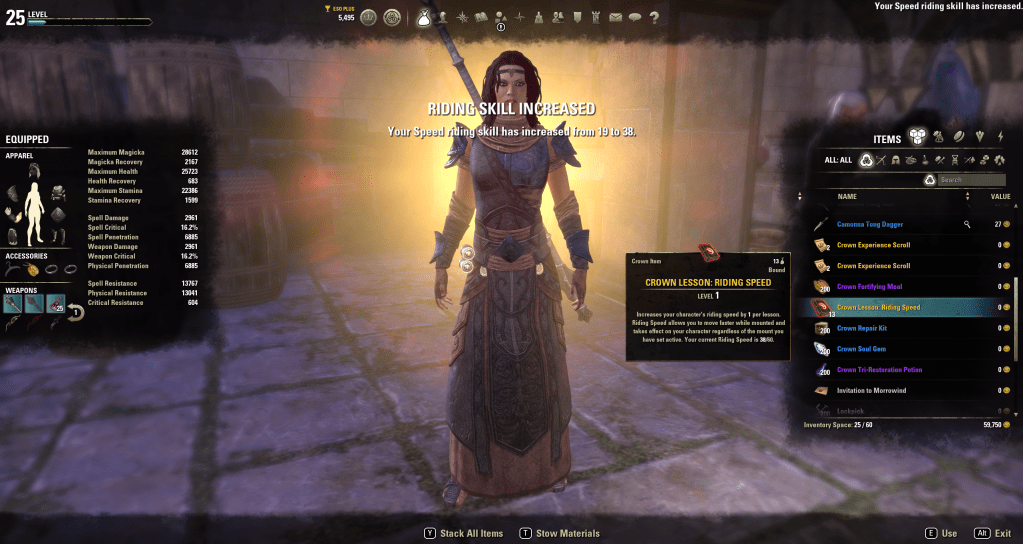This screenshot has height=544, width=1023.
Task: Open the help question mark menu
Action: [x=654, y=17]
